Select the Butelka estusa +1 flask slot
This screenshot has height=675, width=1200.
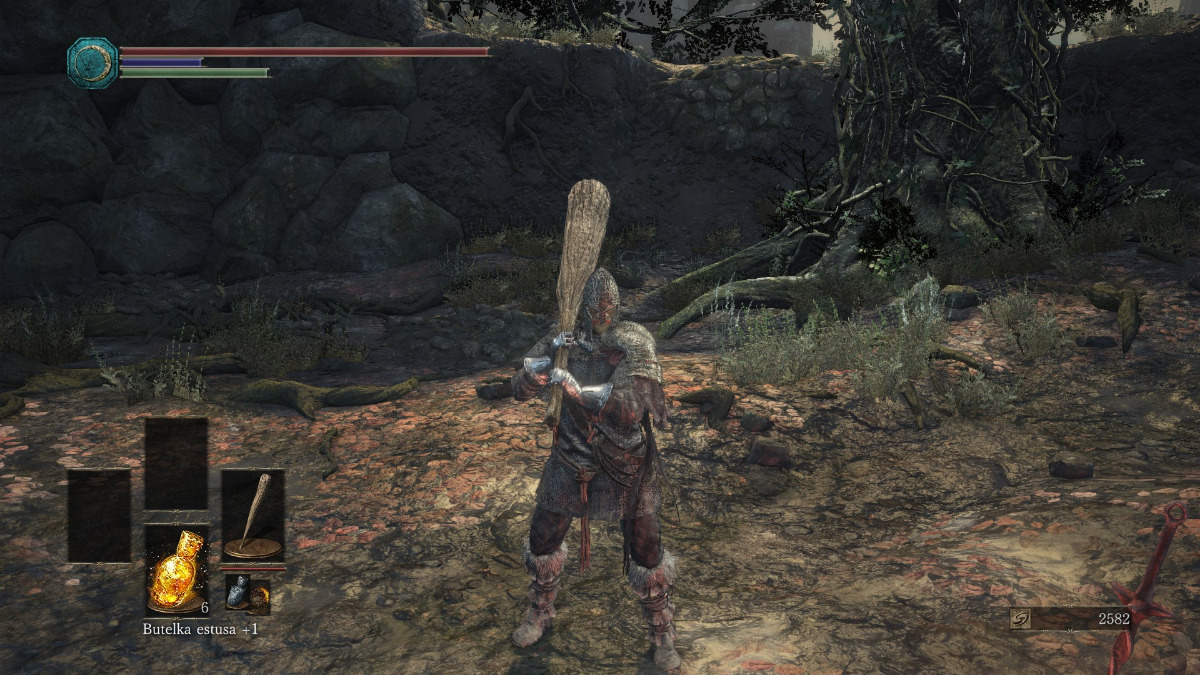pos(176,567)
